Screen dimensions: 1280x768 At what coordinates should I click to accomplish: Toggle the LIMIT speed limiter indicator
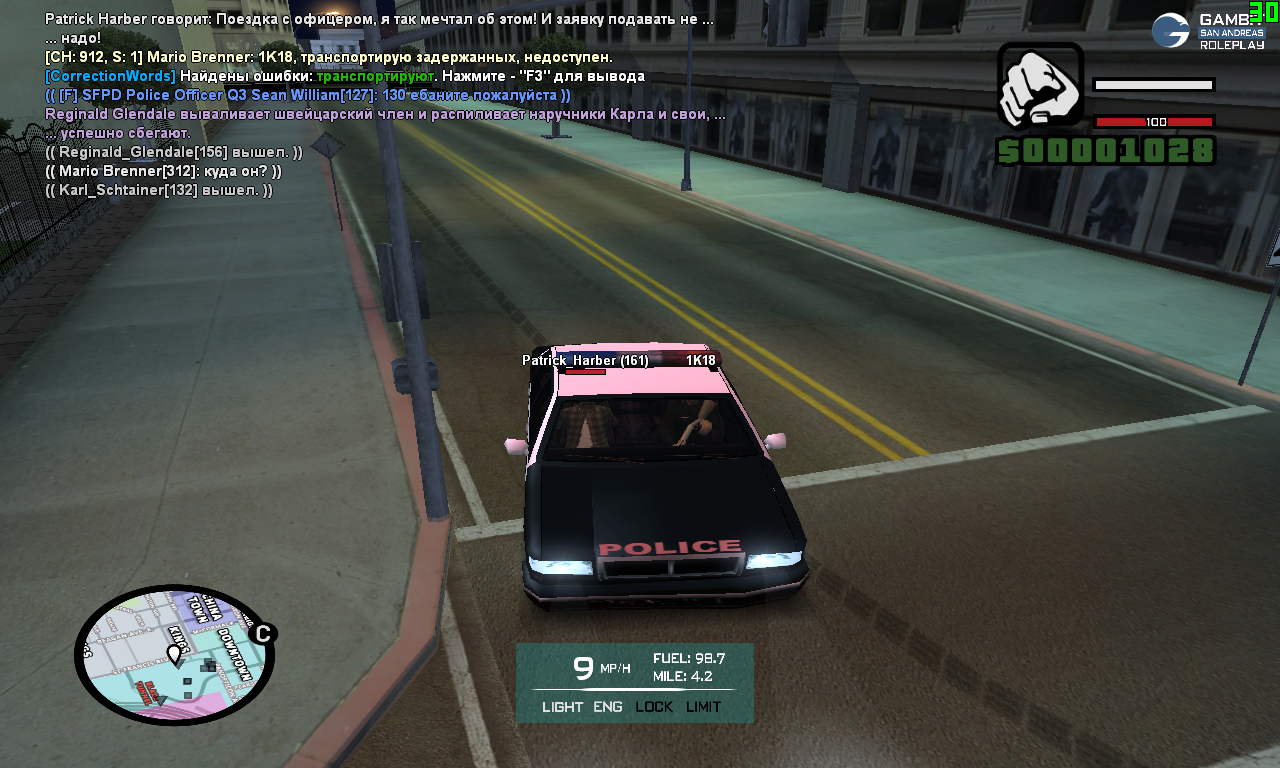click(x=703, y=707)
